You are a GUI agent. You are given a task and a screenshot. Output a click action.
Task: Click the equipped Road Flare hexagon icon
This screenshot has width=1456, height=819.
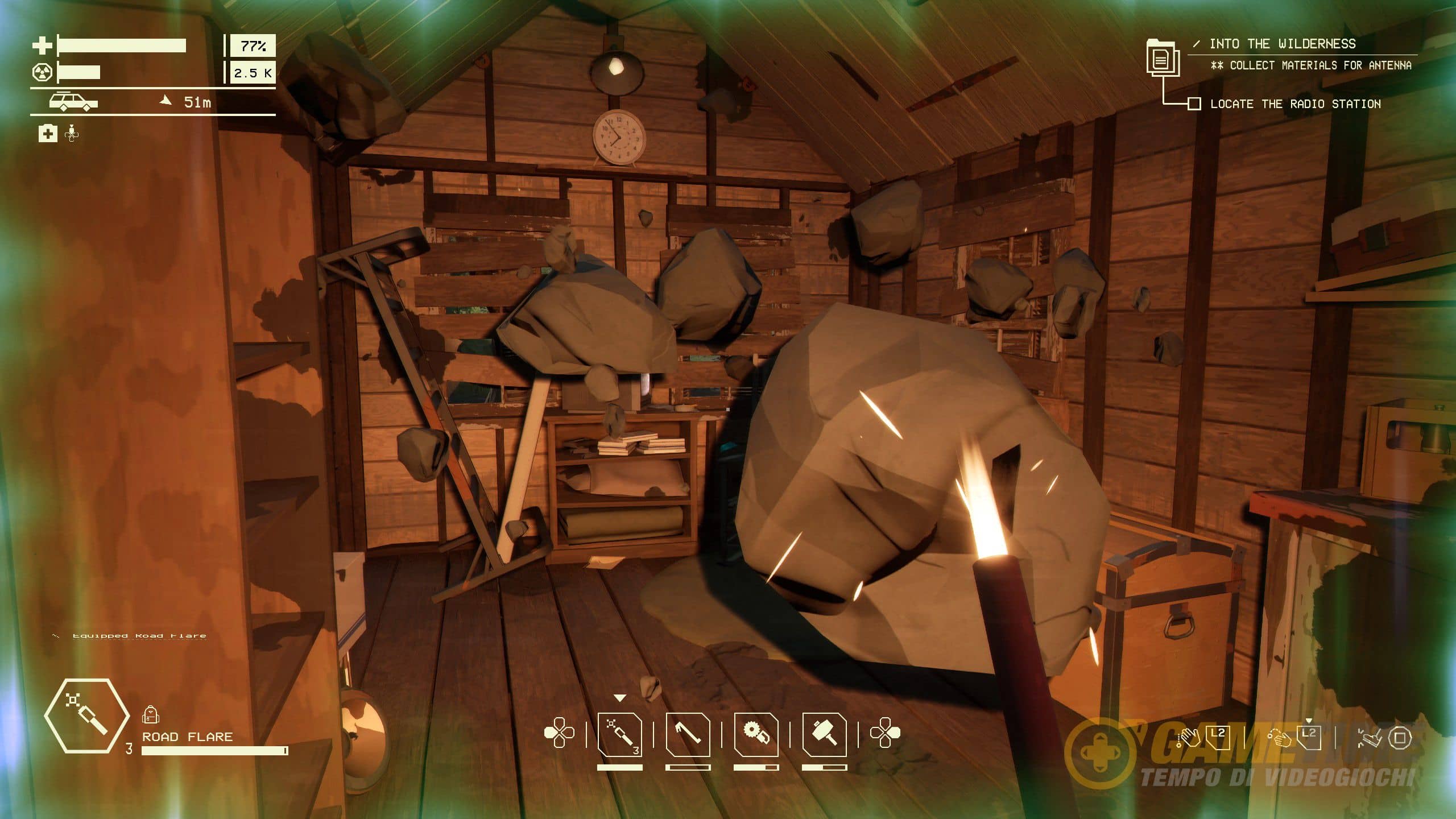(x=86, y=715)
